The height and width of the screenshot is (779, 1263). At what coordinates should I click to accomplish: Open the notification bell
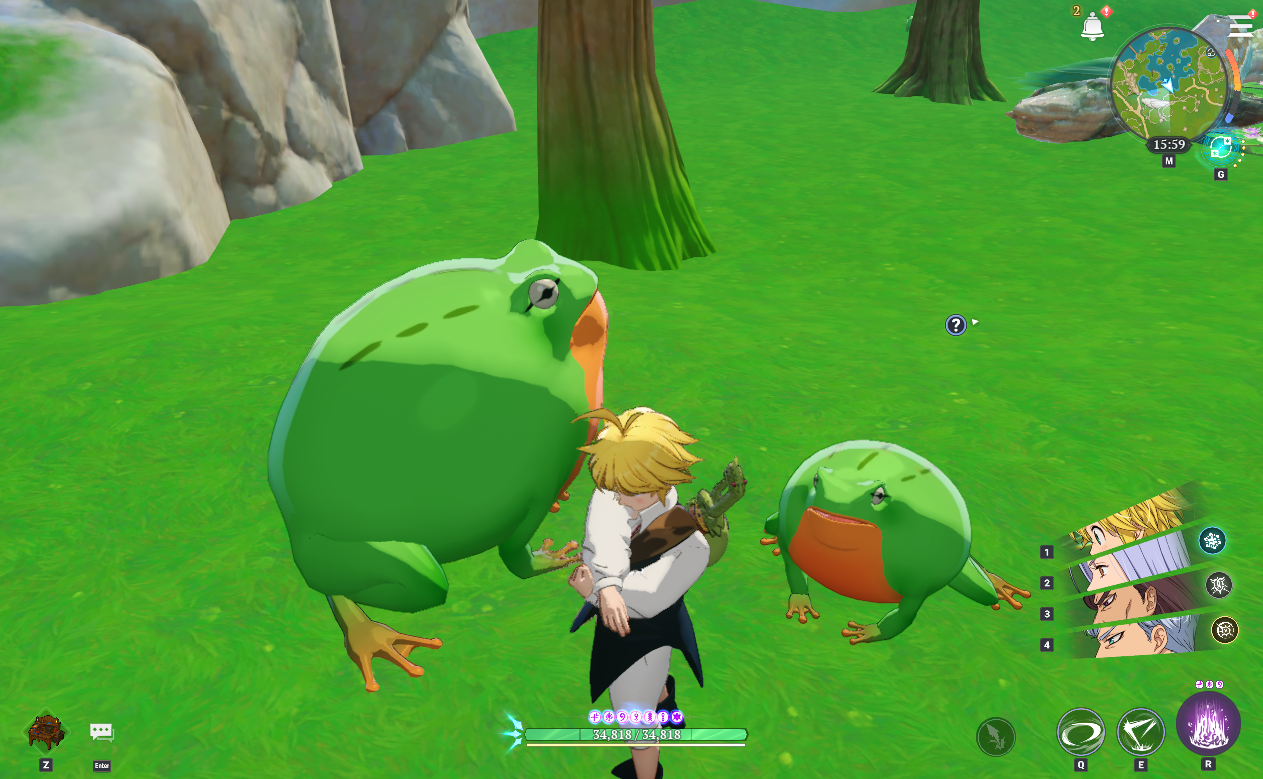coord(1092,27)
